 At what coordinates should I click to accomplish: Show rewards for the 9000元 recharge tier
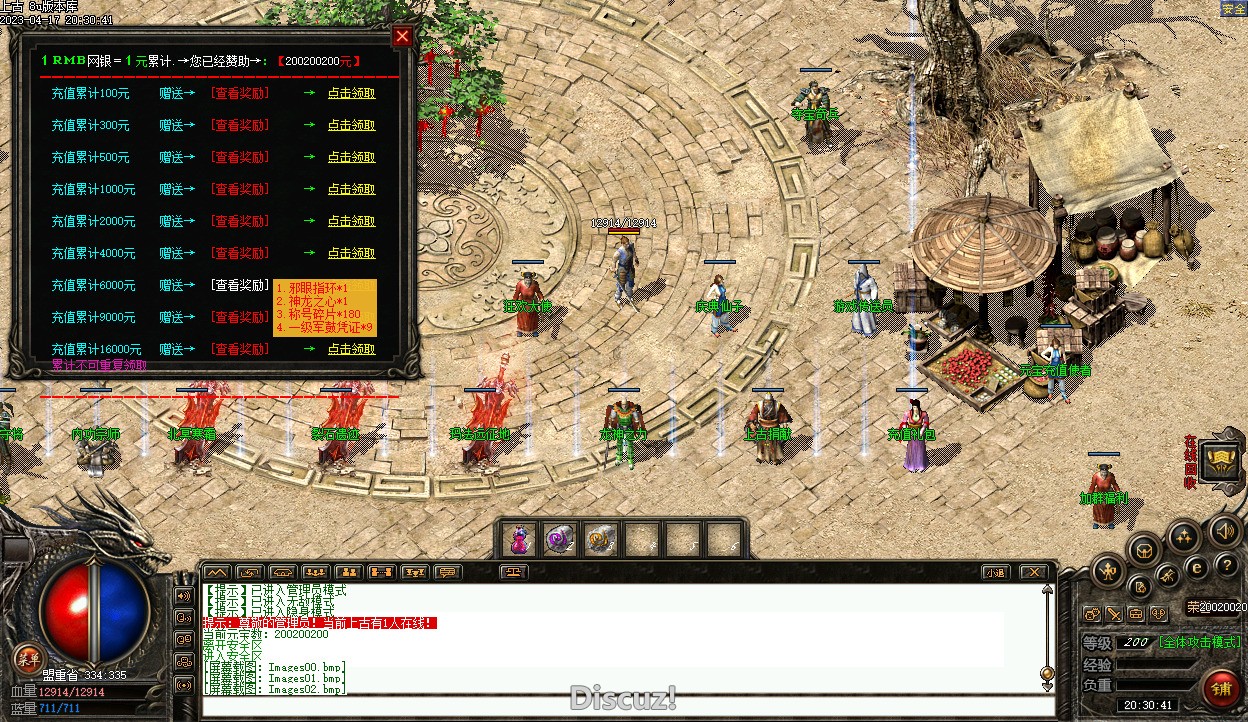tap(239, 317)
